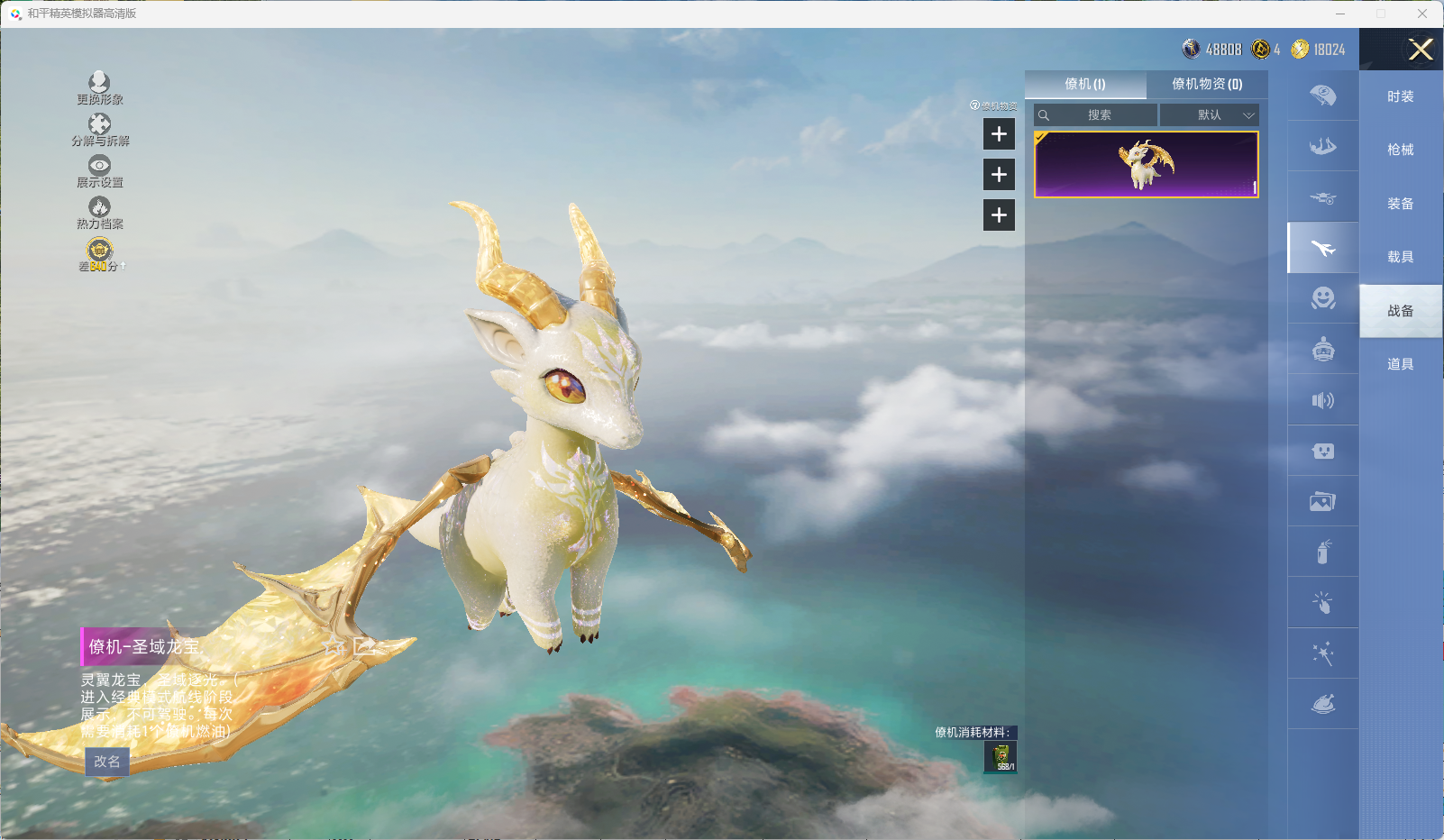1444x840 pixels.
Task: Open the 时装 fashion category
Action: [1400, 96]
